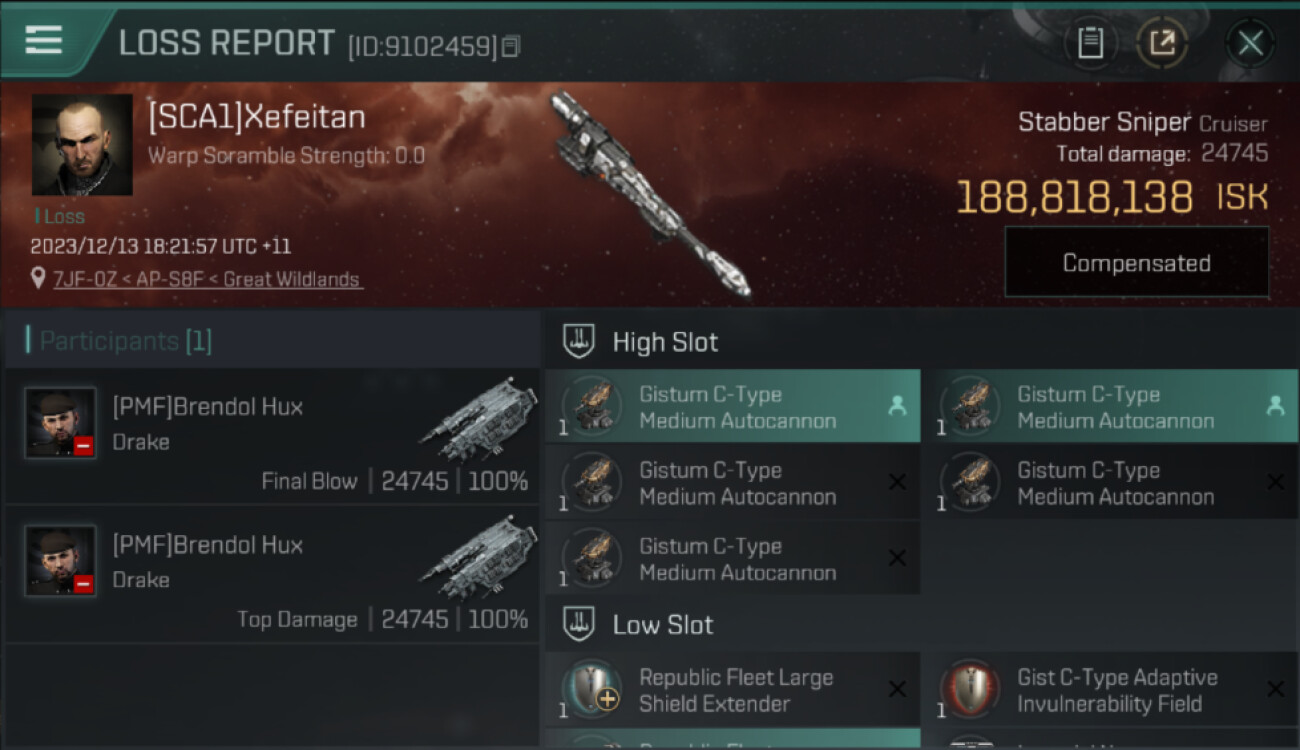Open the hamburger menu
The width and height of the screenshot is (1300, 750).
[x=44, y=41]
